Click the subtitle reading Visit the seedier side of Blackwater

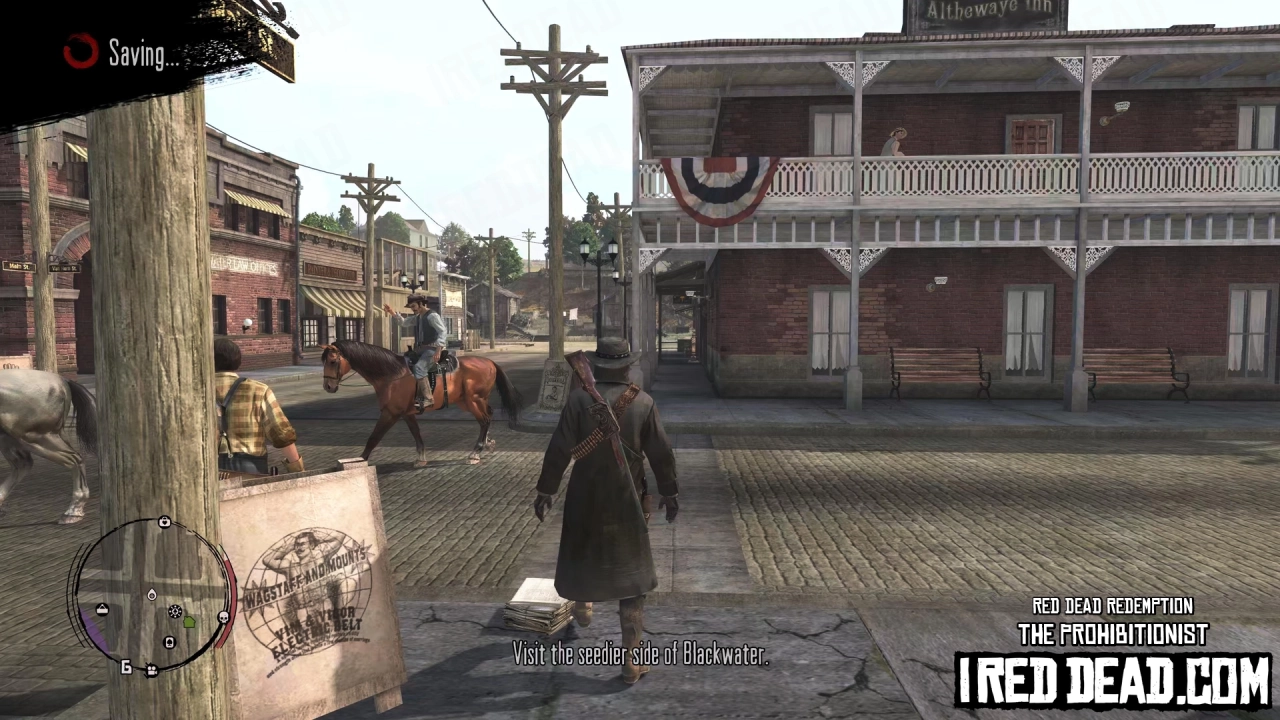click(640, 655)
